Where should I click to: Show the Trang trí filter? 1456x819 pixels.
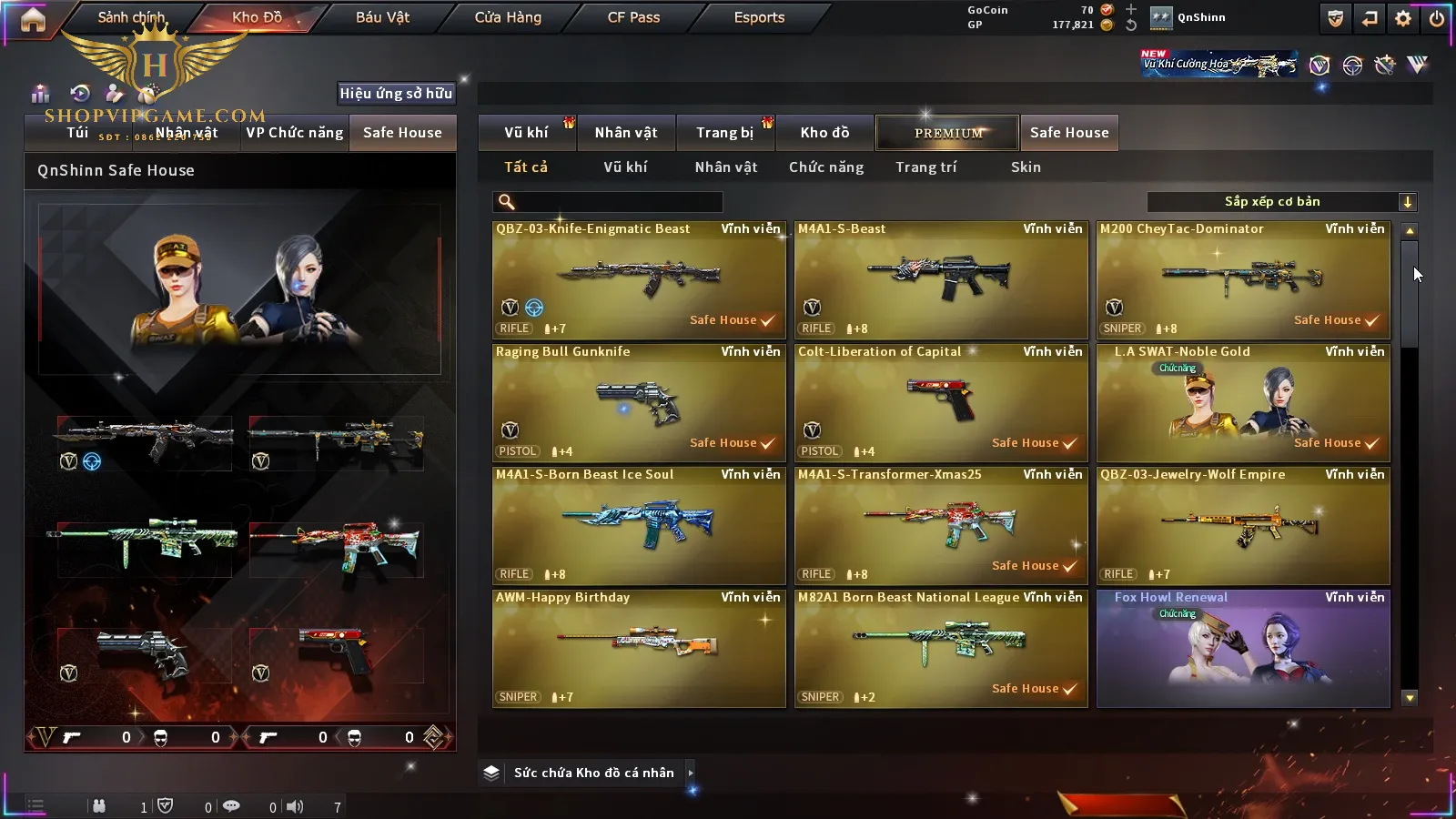(925, 167)
